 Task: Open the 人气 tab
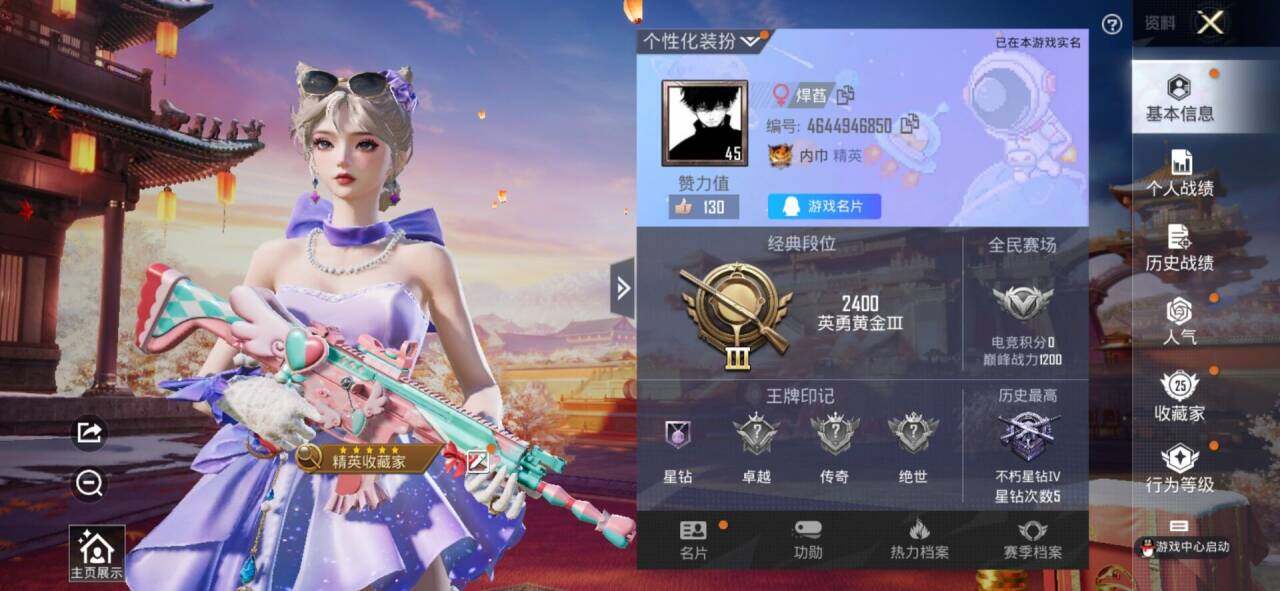1180,322
